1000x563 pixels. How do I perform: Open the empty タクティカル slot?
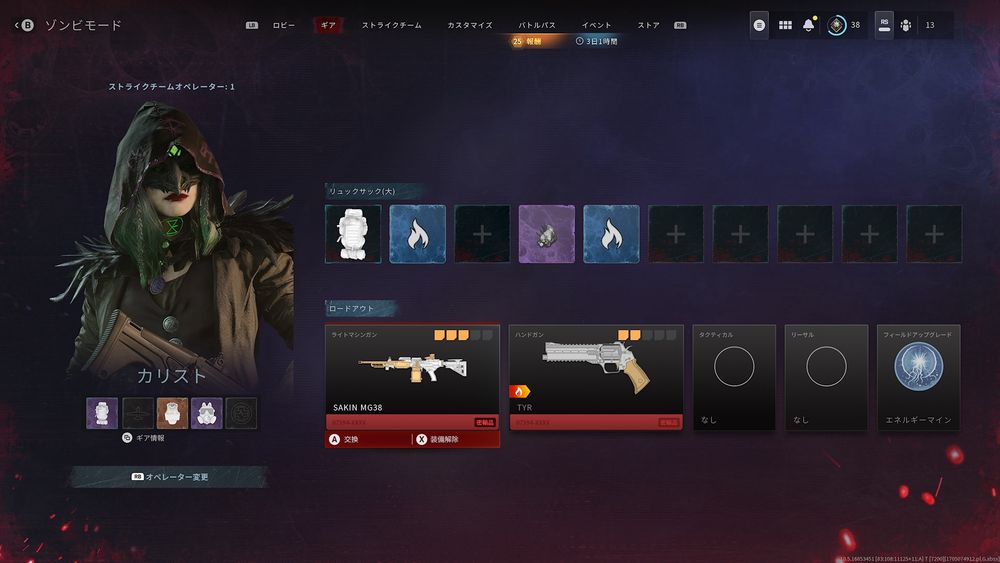[734, 377]
